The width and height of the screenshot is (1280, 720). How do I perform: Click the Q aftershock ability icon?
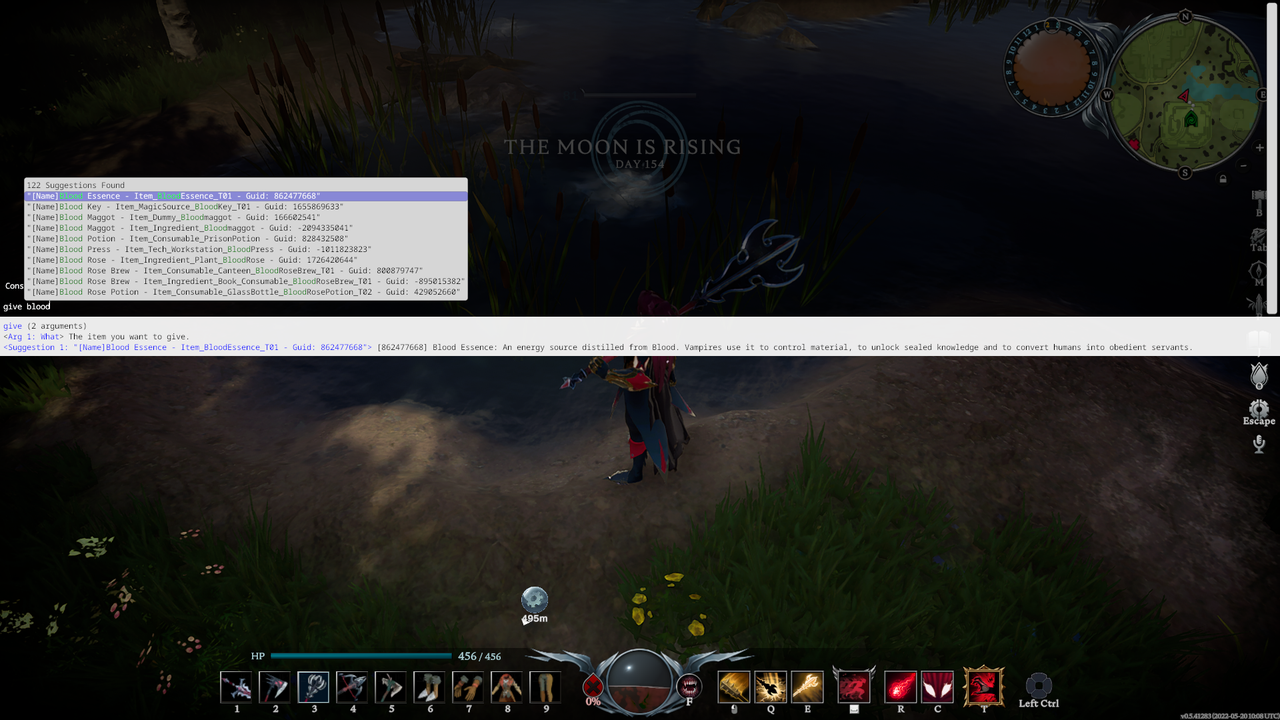pyautogui.click(x=770, y=686)
